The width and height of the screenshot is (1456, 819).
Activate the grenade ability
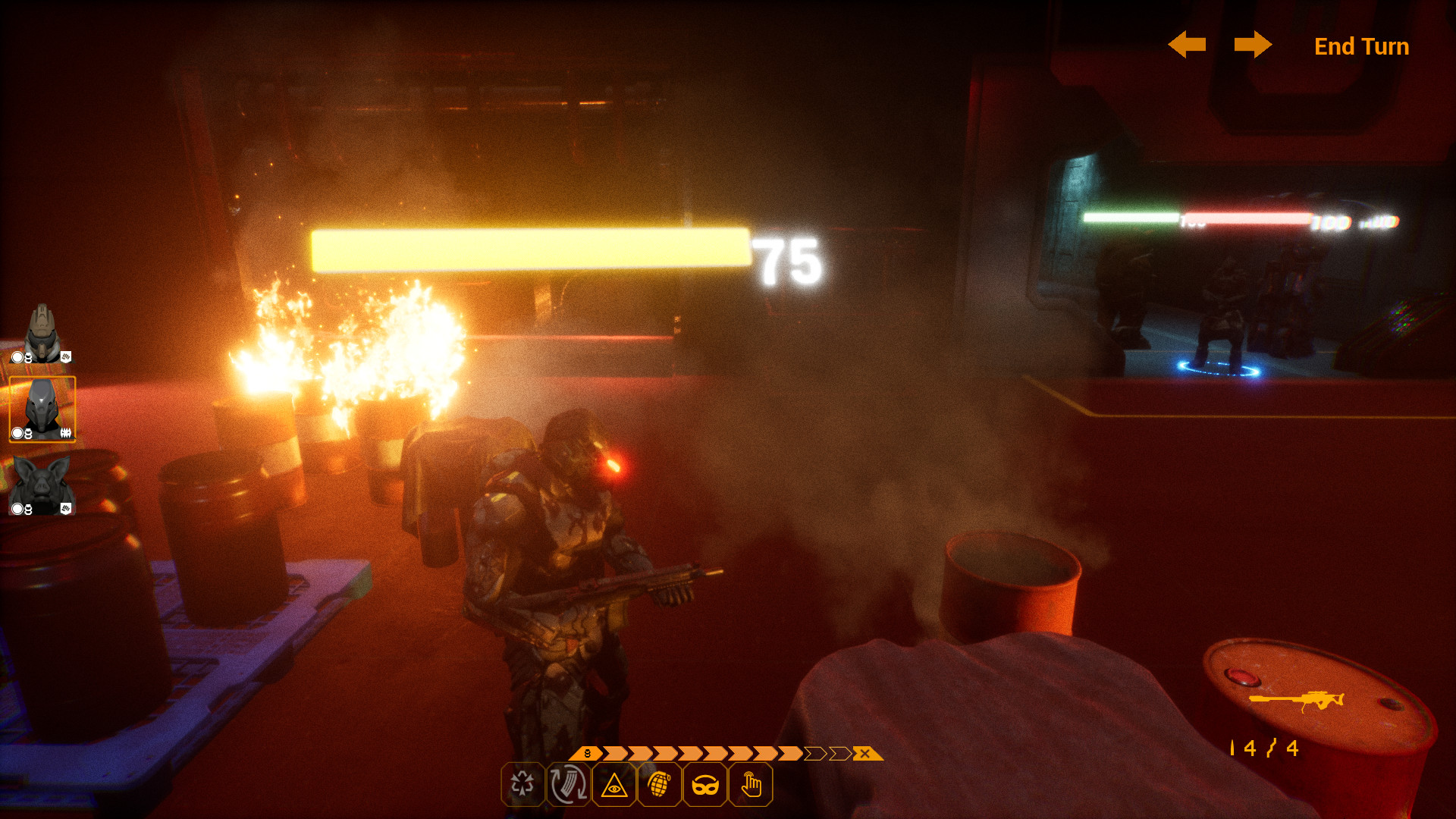pyautogui.click(x=659, y=785)
